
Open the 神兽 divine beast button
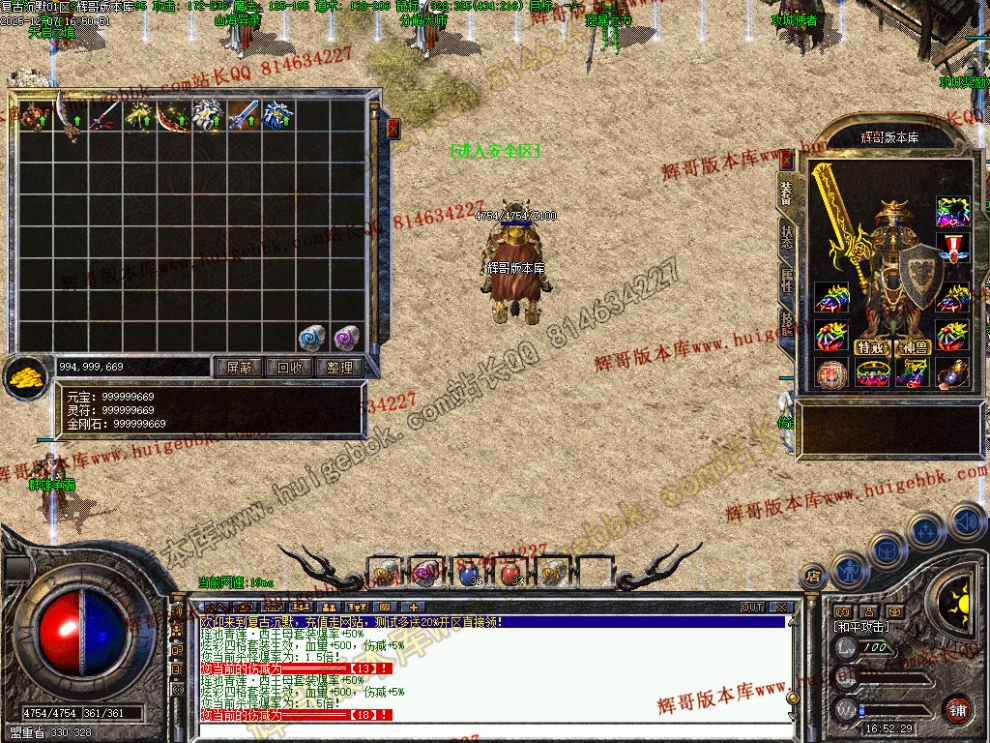click(912, 347)
